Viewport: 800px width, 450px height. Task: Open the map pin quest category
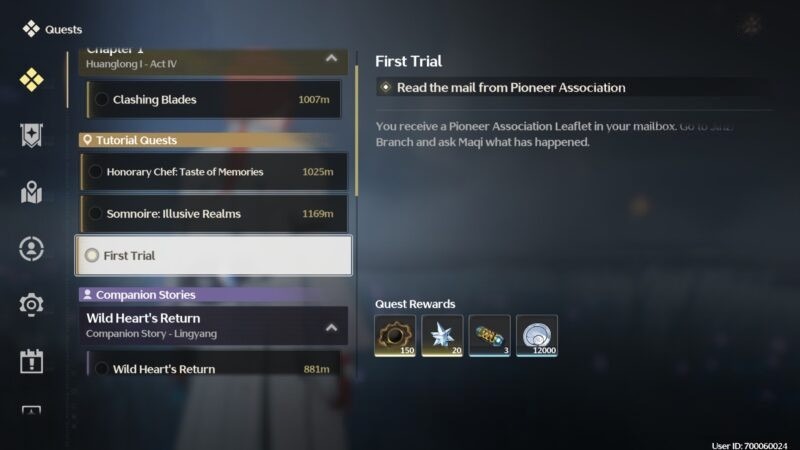(x=31, y=192)
